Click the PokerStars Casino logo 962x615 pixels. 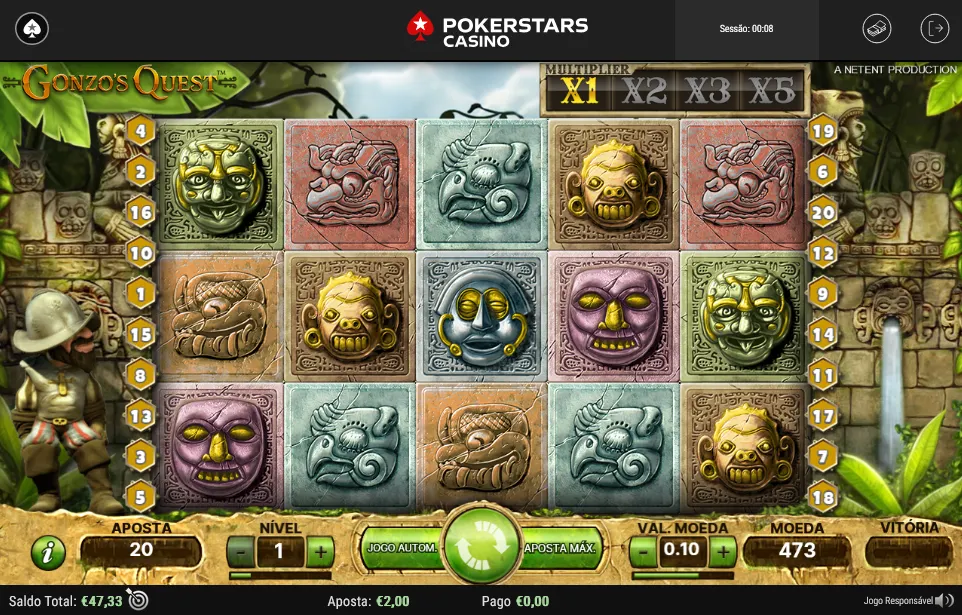click(497, 28)
